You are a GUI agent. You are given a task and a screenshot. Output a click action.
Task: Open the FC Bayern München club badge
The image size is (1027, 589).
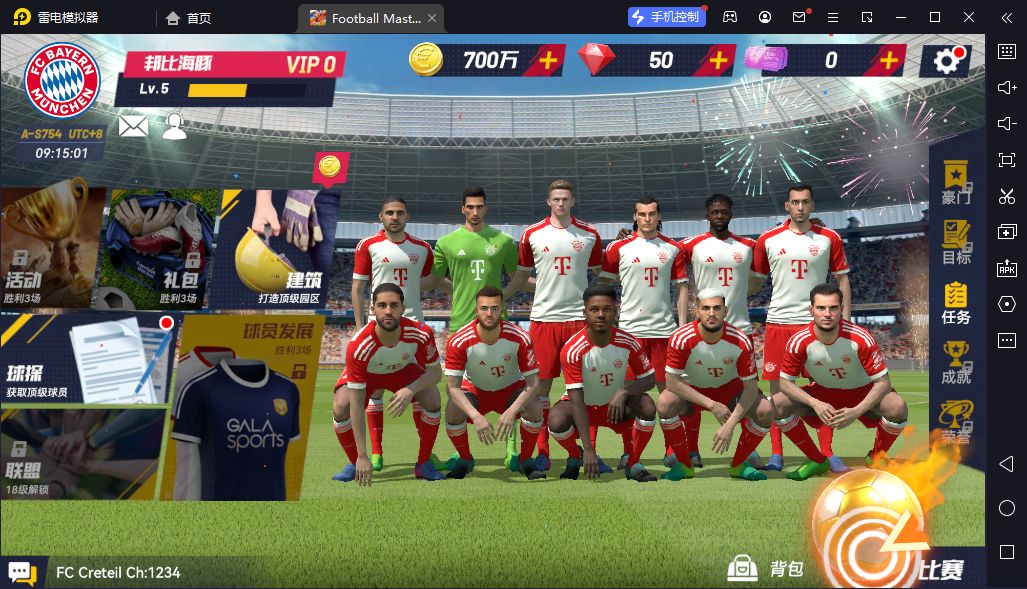click(62, 79)
